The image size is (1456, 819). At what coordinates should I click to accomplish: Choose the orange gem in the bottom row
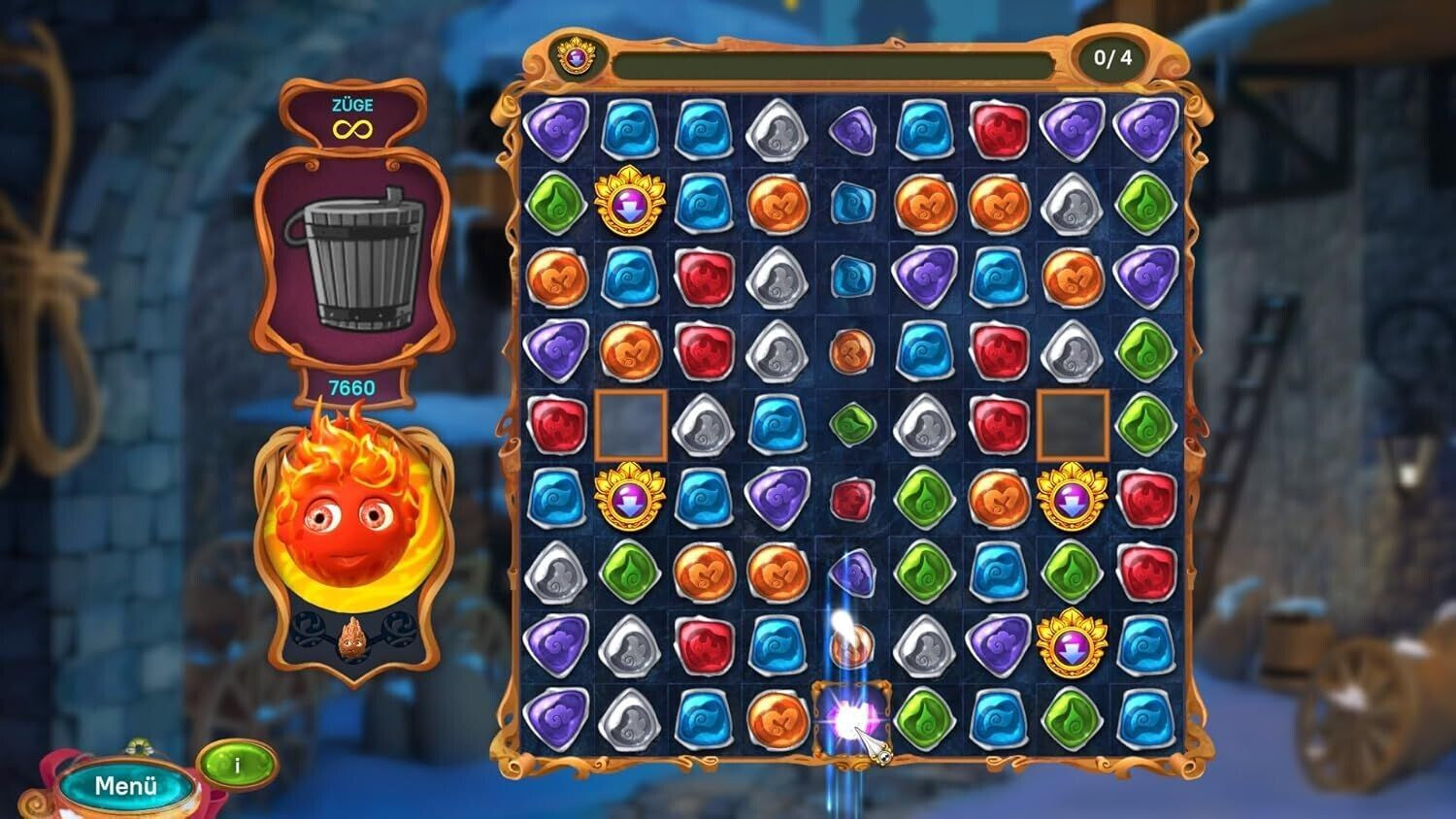(777, 719)
